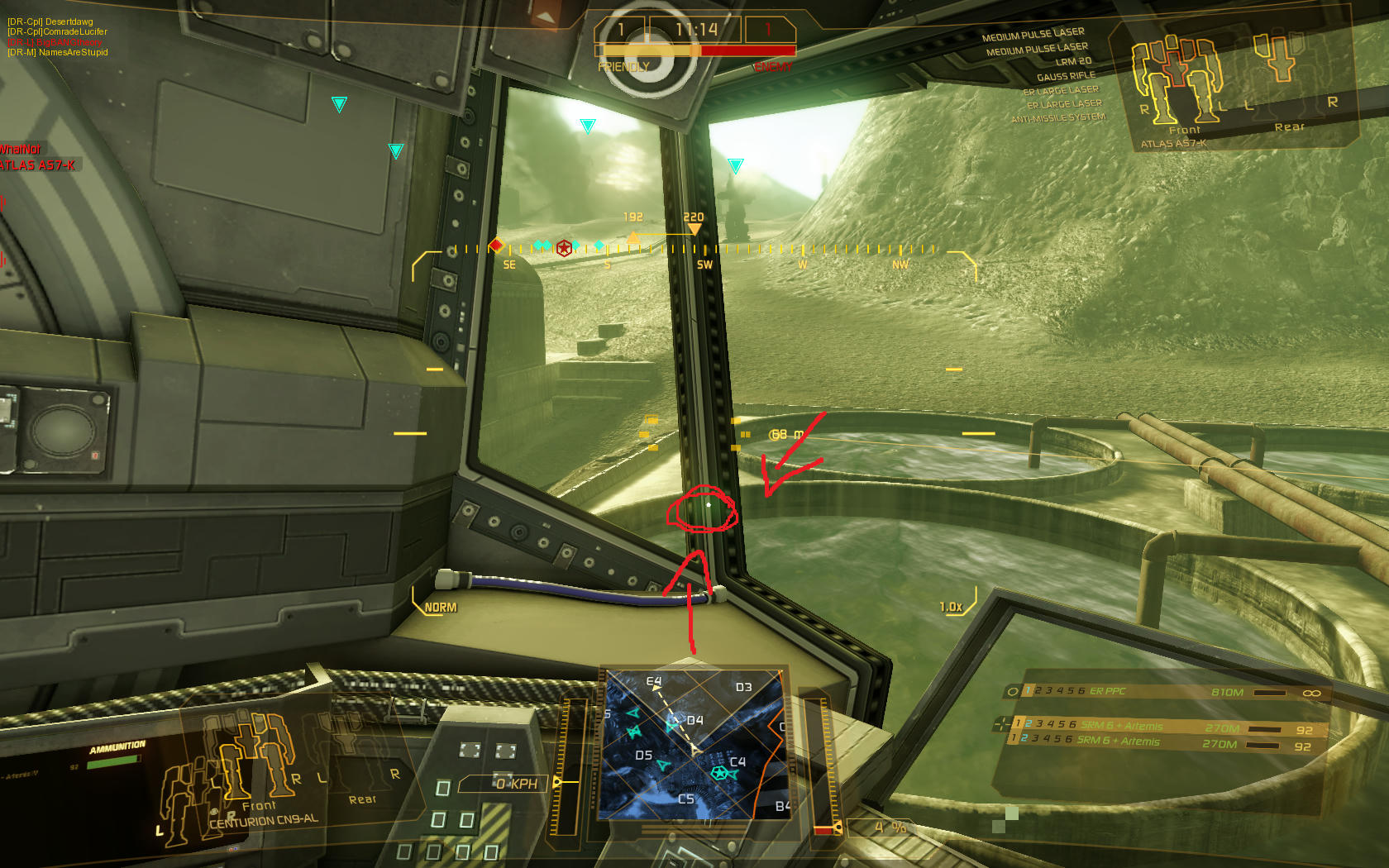Select Gauss Rifle in target's weapon list
Viewport: 1389px width, 868px height.
[x=1066, y=76]
